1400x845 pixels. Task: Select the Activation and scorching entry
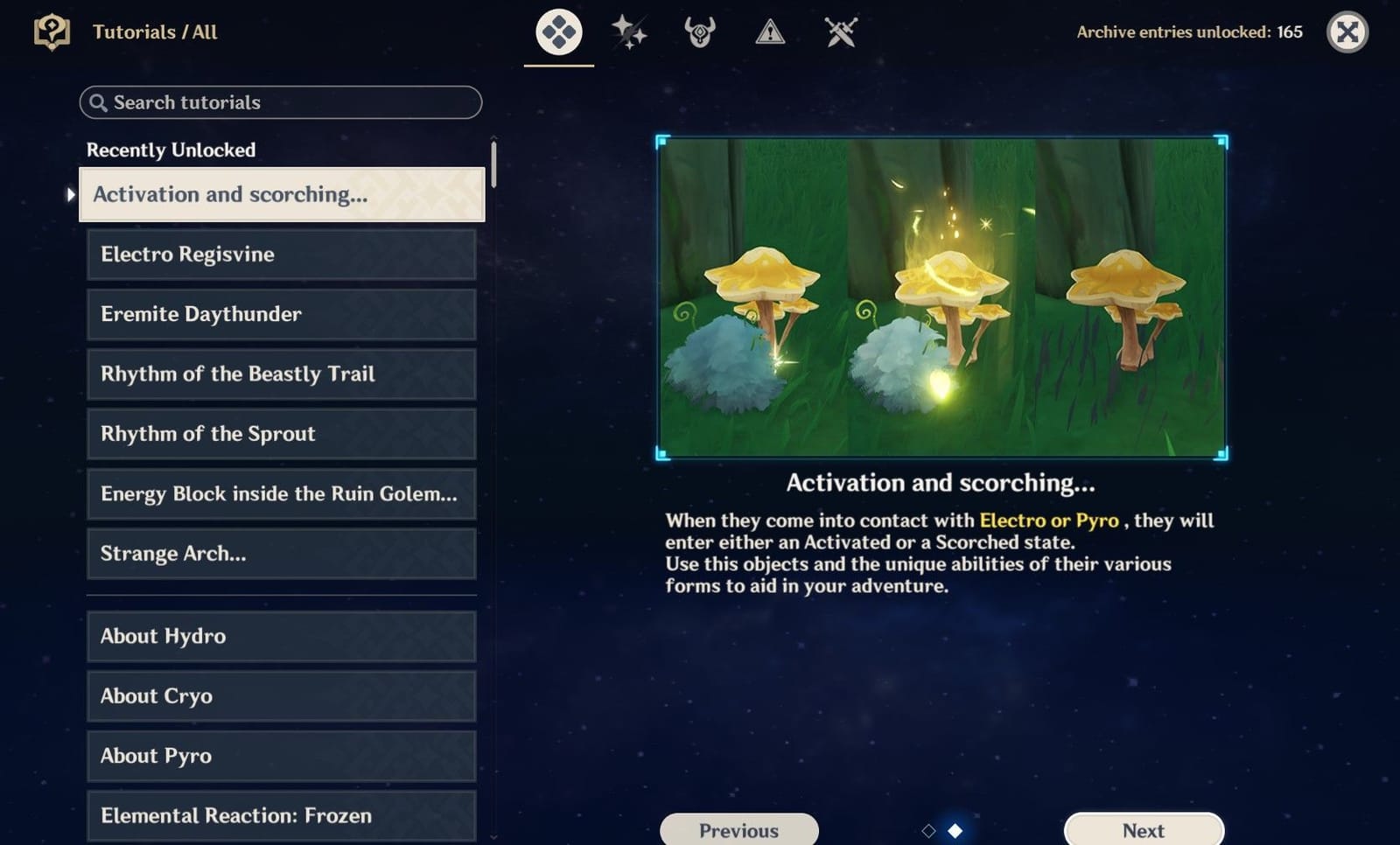point(280,194)
